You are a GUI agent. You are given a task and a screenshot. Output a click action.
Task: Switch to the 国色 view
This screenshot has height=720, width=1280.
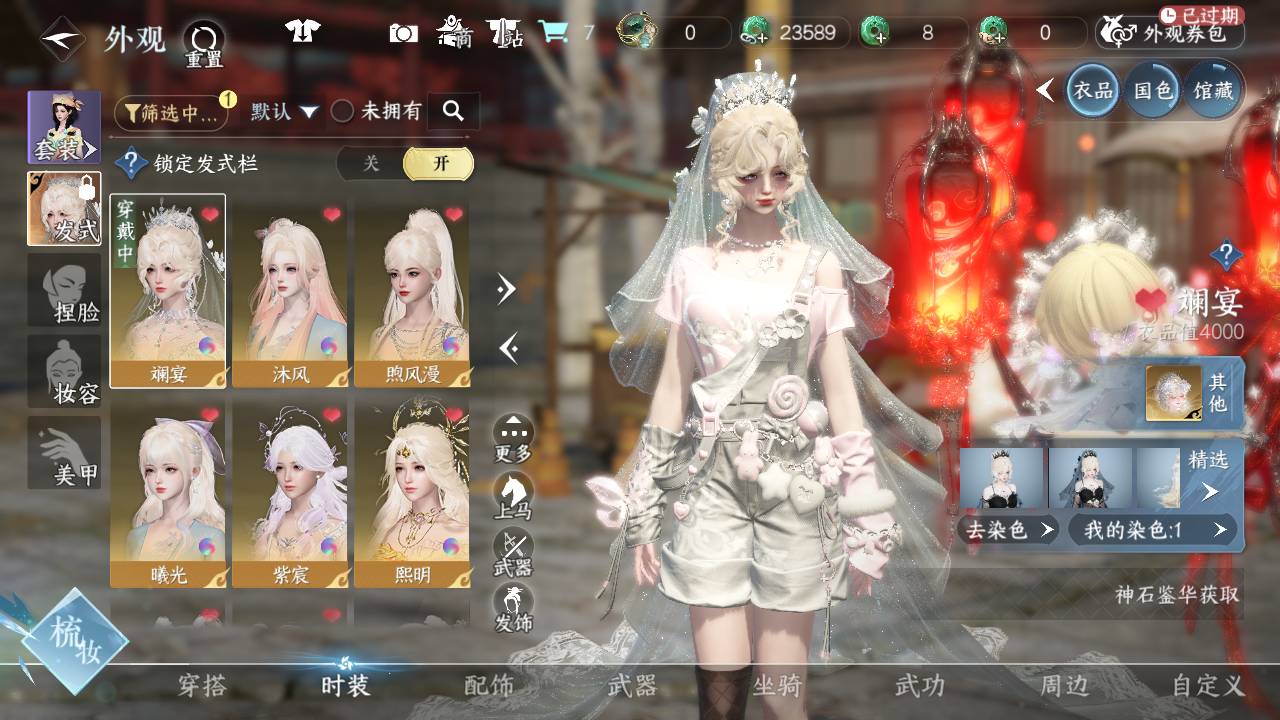tap(1152, 90)
